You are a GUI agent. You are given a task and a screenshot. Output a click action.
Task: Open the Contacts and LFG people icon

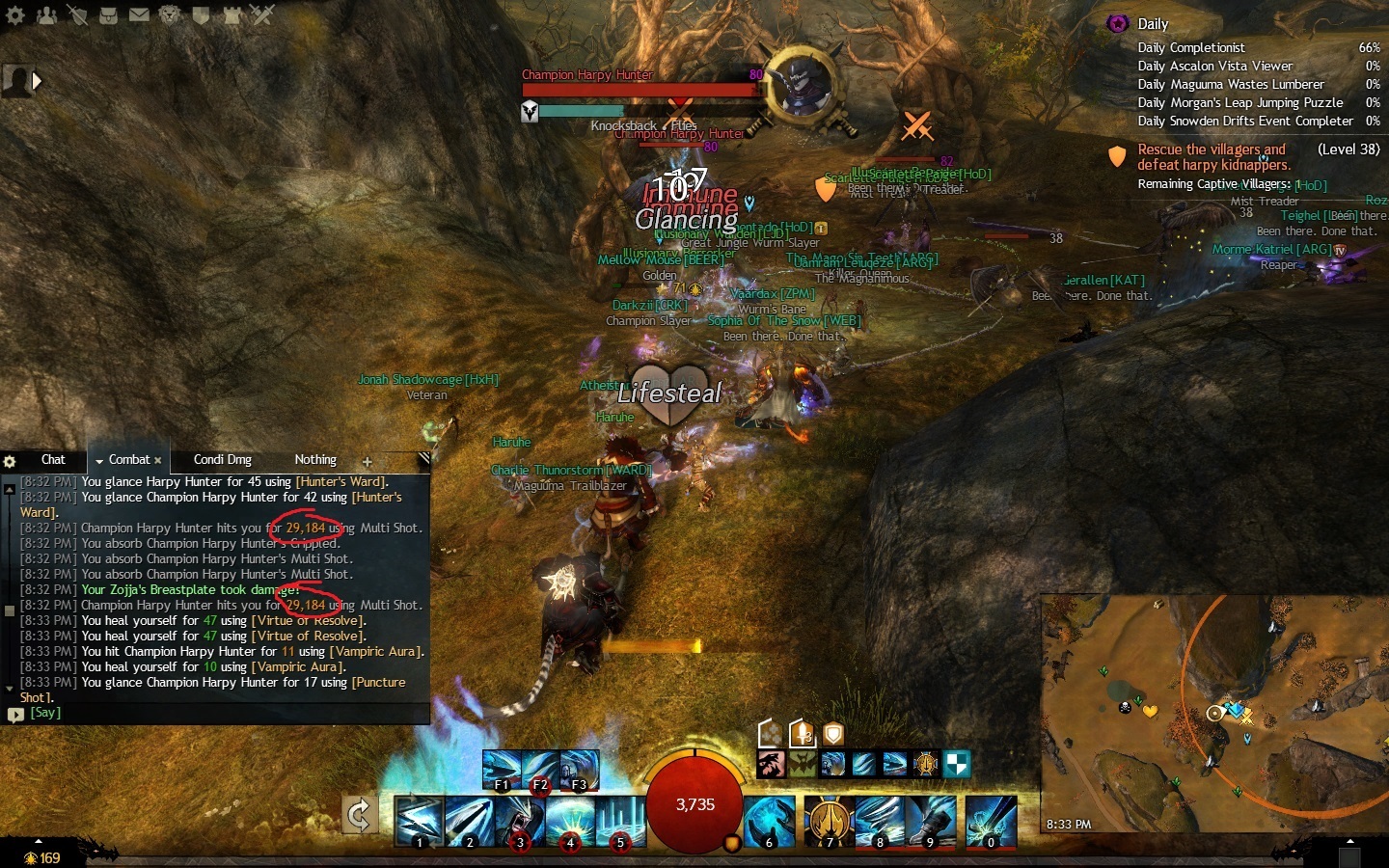45,15
